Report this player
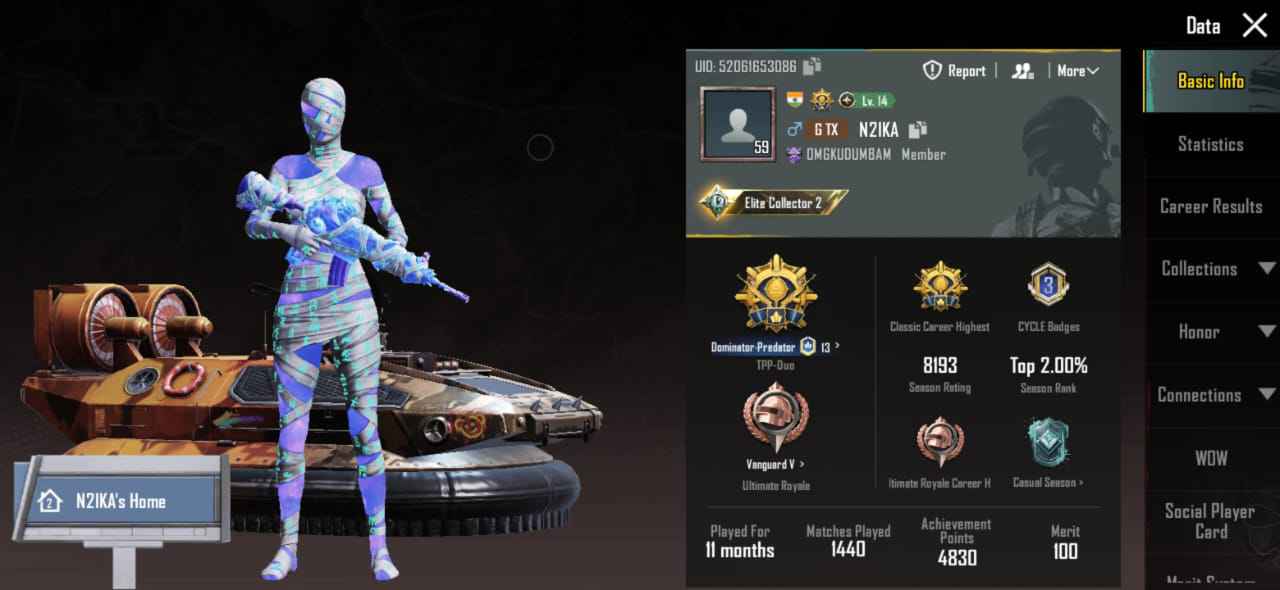Viewport: 1280px width, 590px height. pos(954,71)
